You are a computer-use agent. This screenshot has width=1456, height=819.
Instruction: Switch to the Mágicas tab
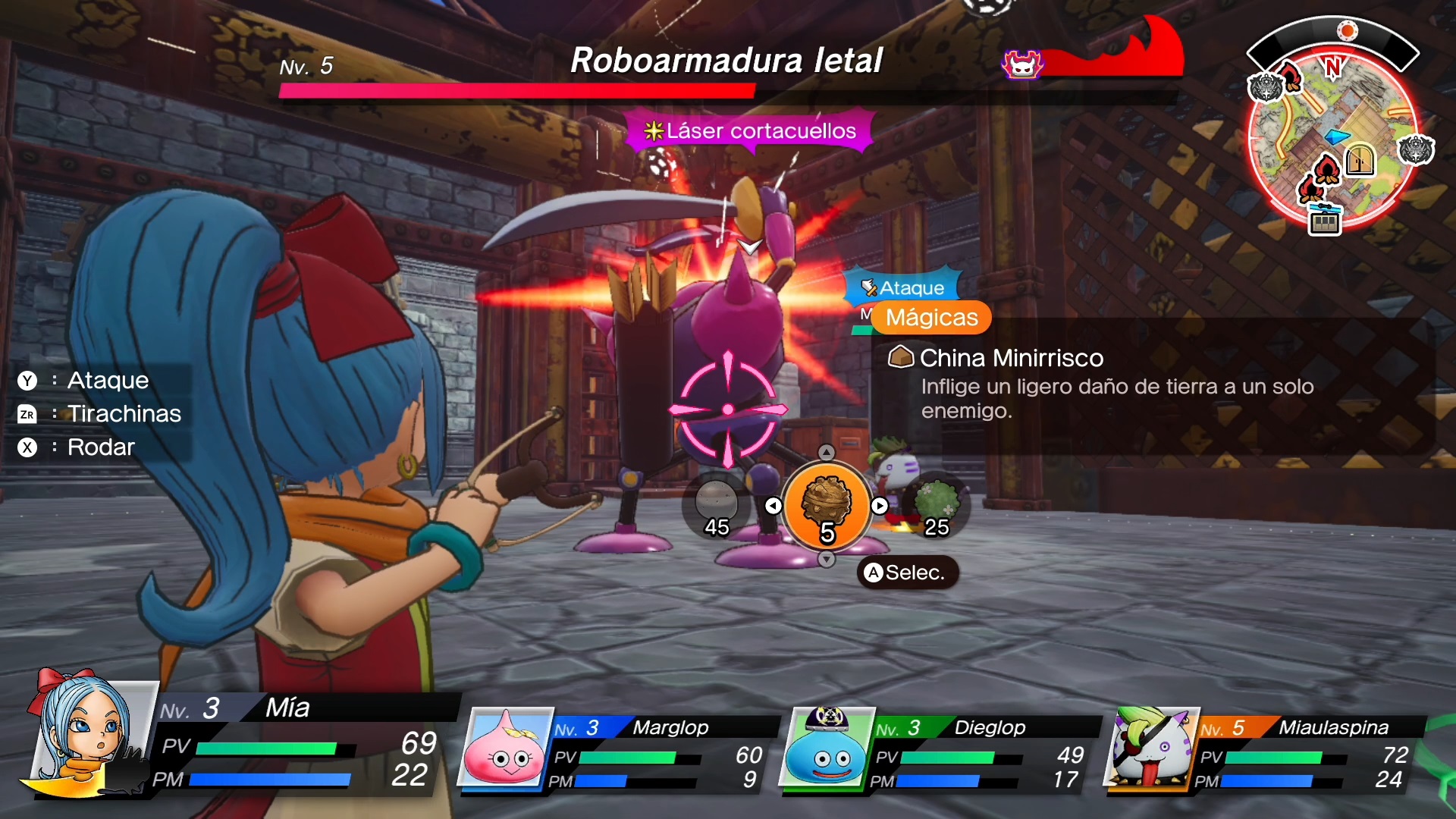931,318
